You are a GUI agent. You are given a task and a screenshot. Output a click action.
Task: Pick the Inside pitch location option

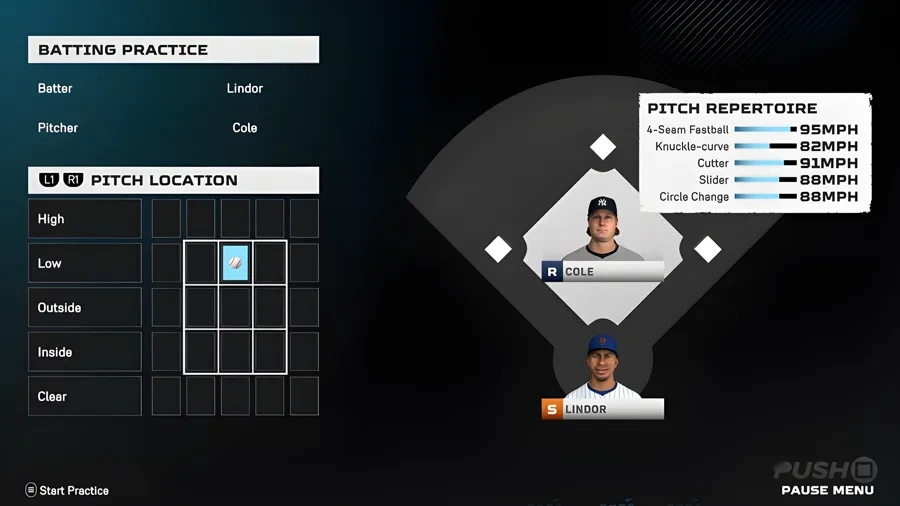coord(85,352)
